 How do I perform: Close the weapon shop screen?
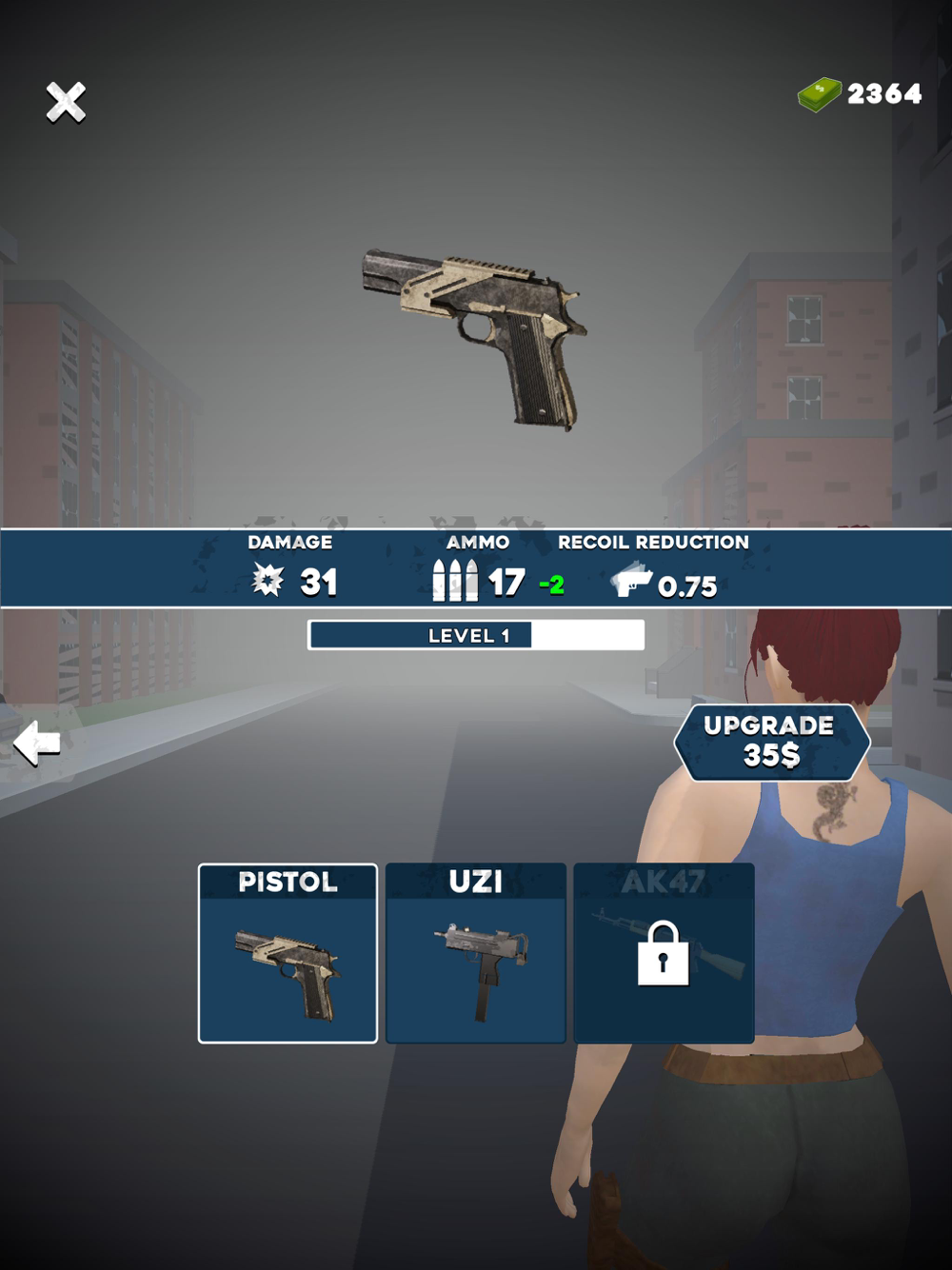[66, 102]
